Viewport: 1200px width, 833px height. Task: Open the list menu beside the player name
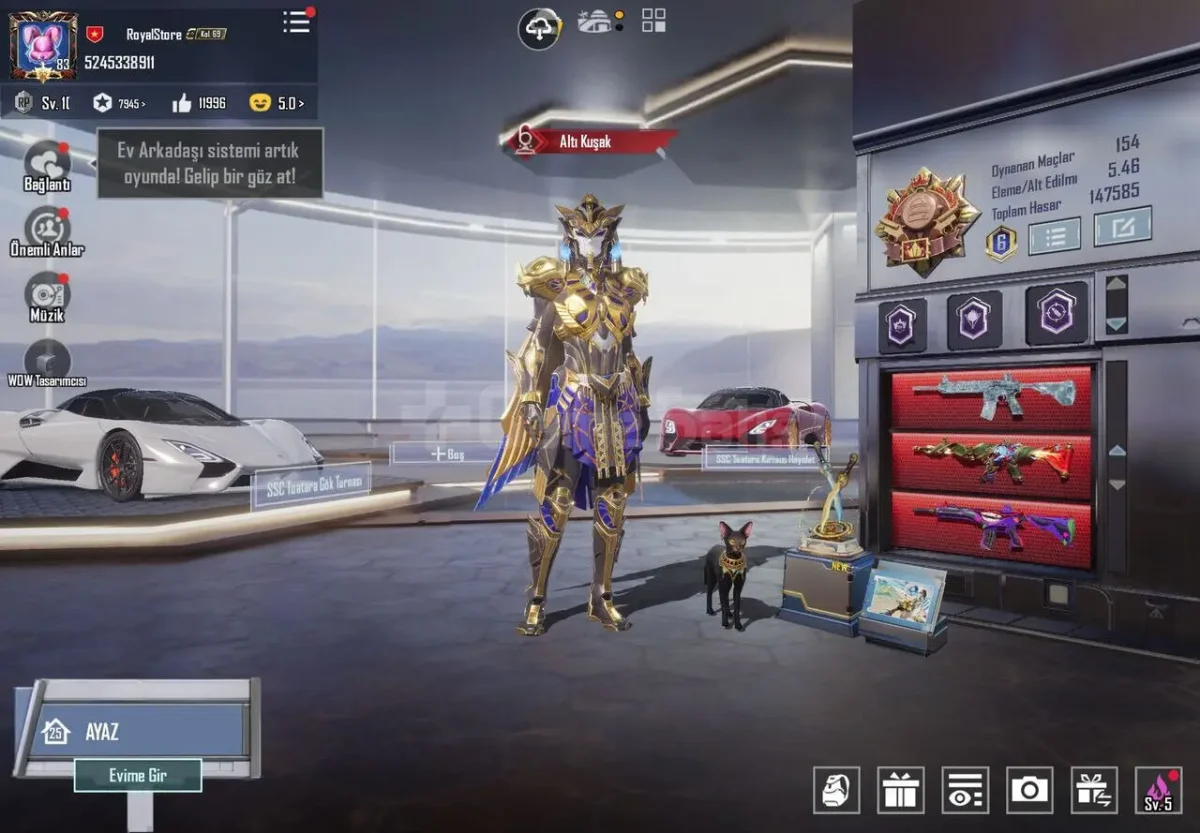(x=296, y=22)
